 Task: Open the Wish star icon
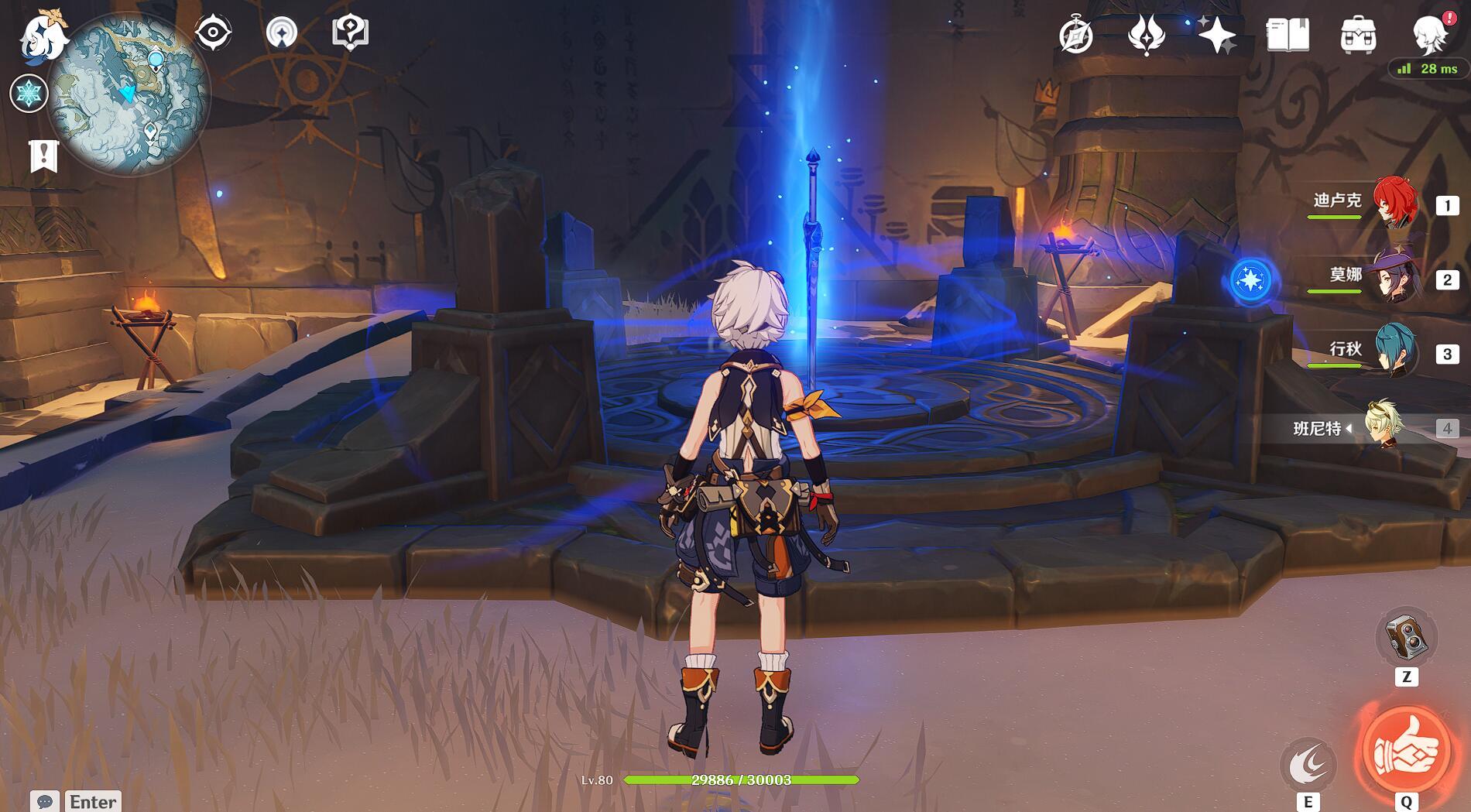pyautogui.click(x=1216, y=35)
